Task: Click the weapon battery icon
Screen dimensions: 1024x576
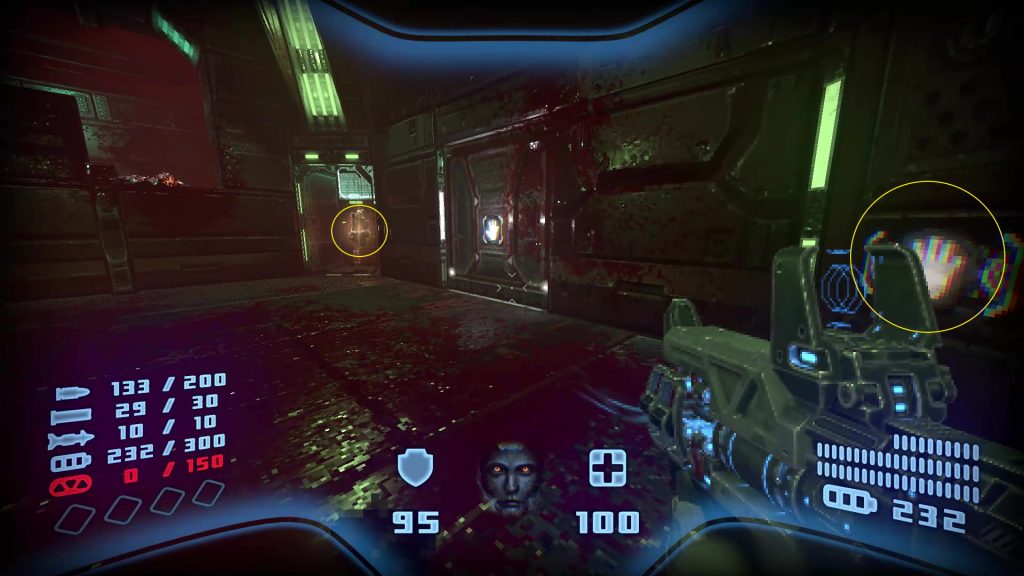Action: point(850,497)
